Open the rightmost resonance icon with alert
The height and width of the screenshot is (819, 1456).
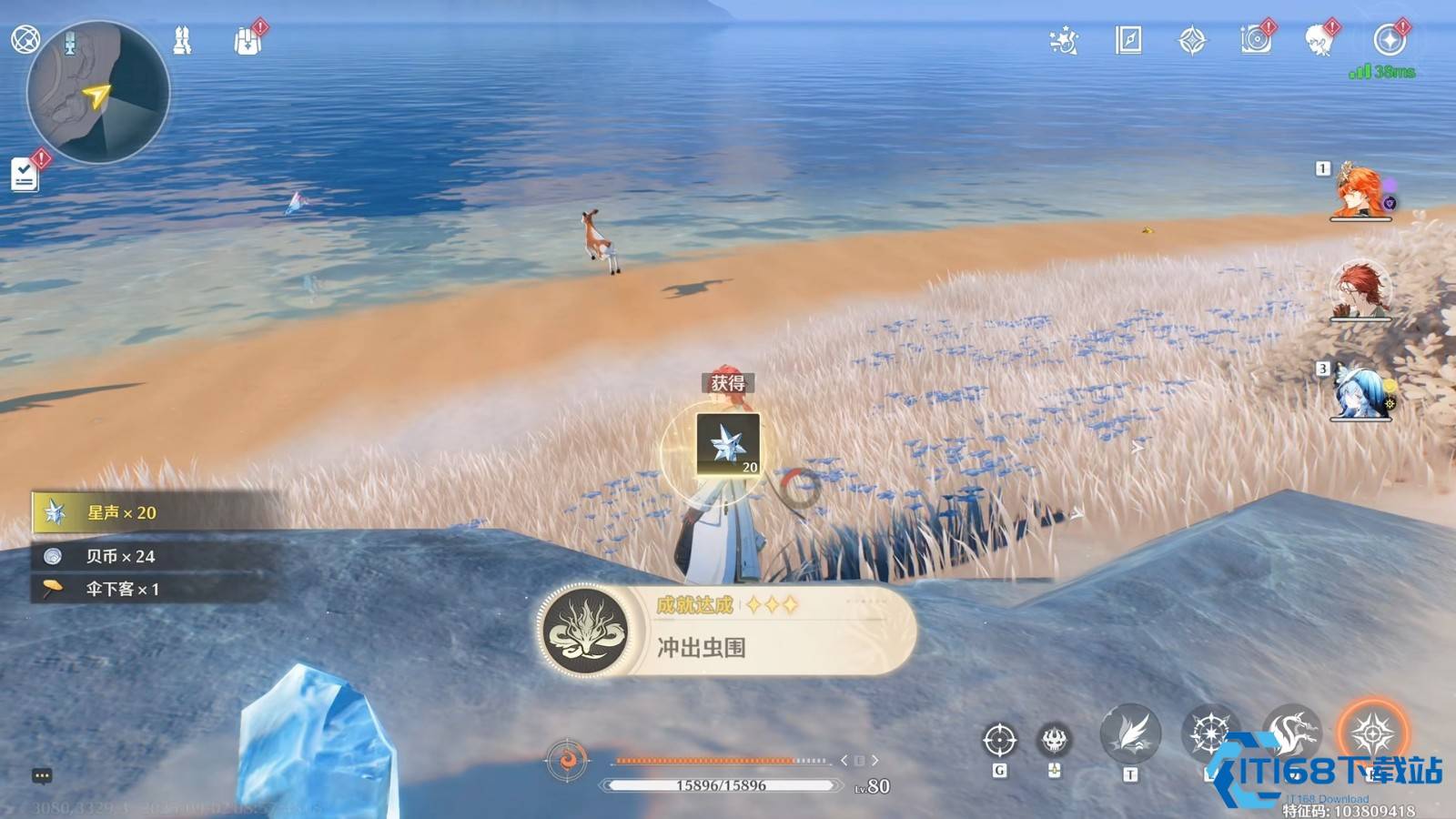tap(1388, 41)
